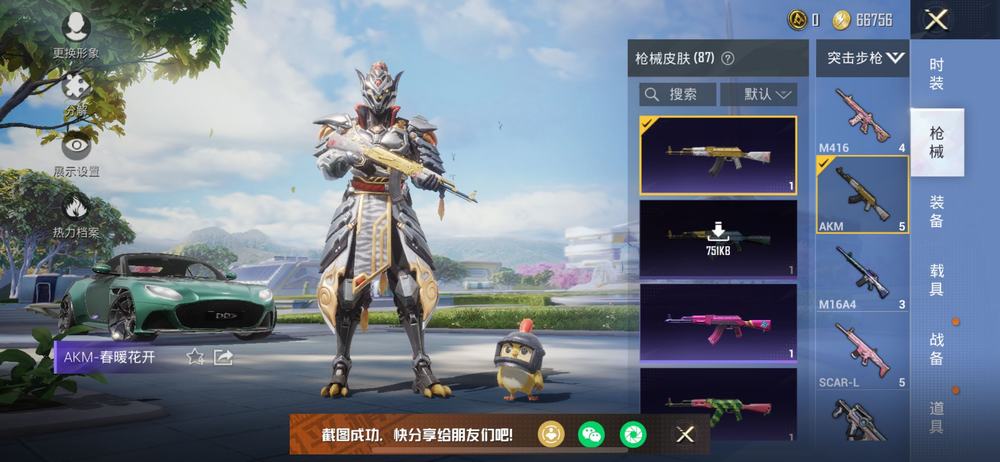
Task: Share screenshot via green WeChat icon
Action: click(x=592, y=434)
